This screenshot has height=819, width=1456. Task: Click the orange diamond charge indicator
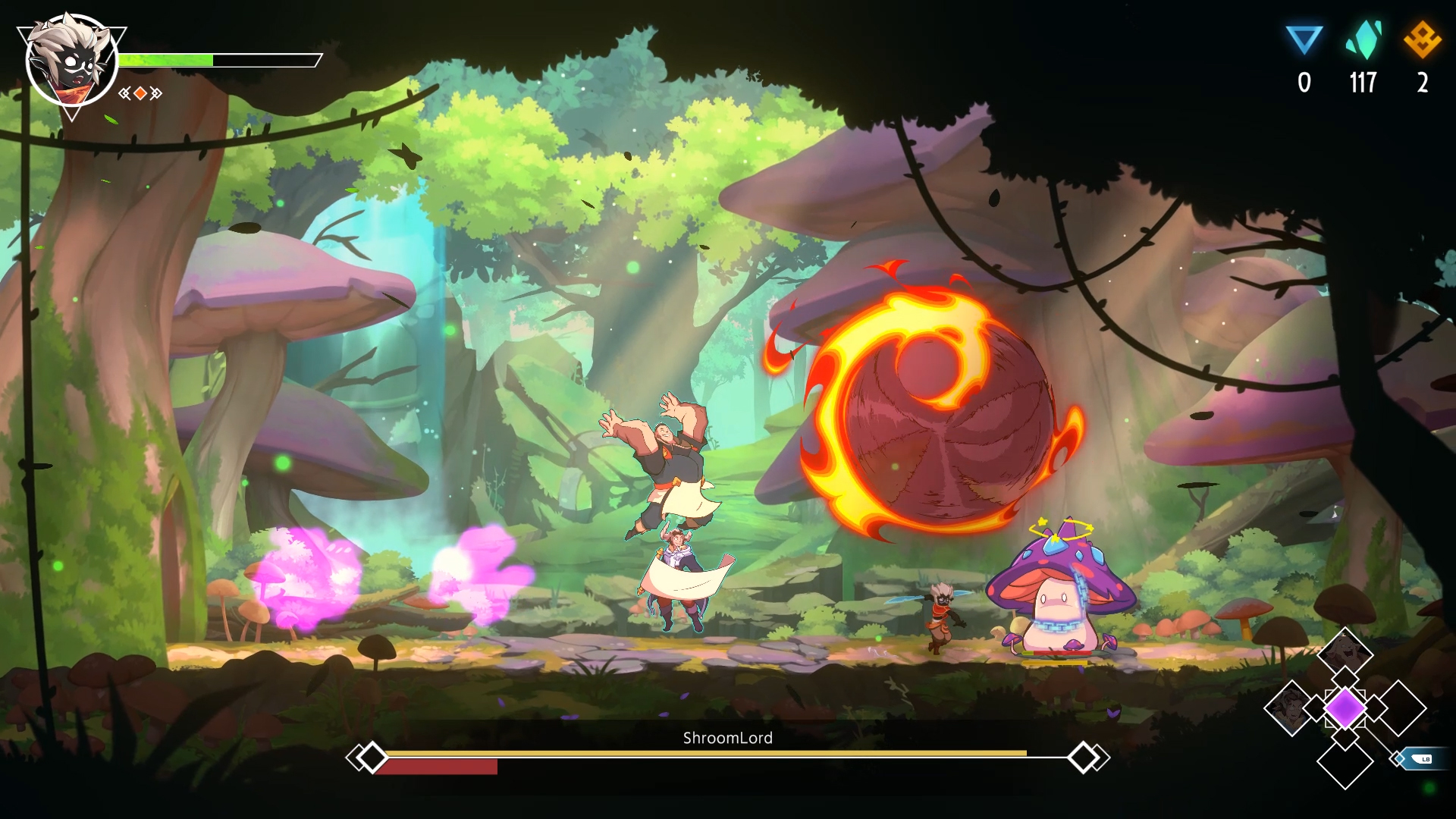[x=140, y=93]
